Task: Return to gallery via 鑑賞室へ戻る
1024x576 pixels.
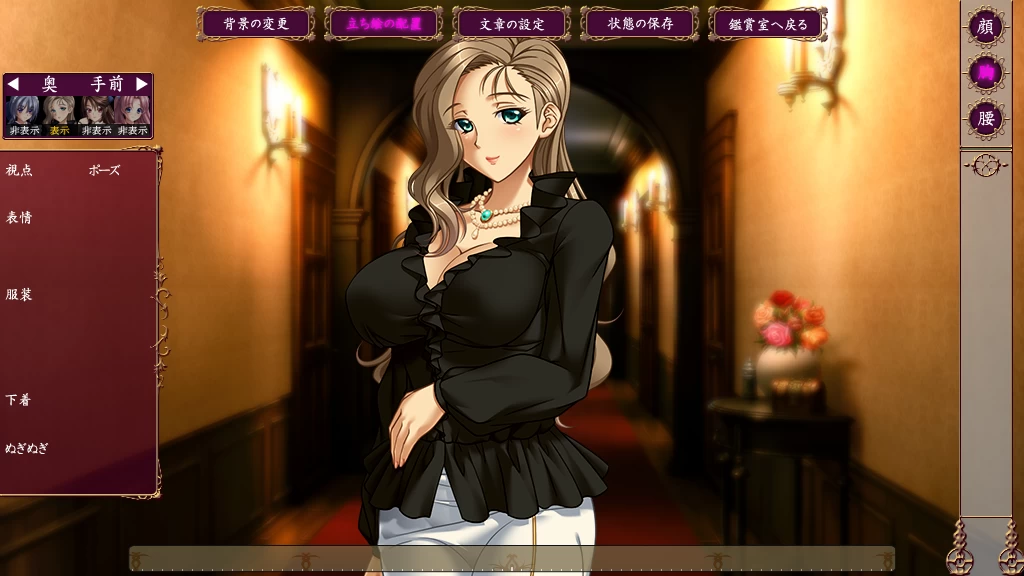Action: pos(768,23)
